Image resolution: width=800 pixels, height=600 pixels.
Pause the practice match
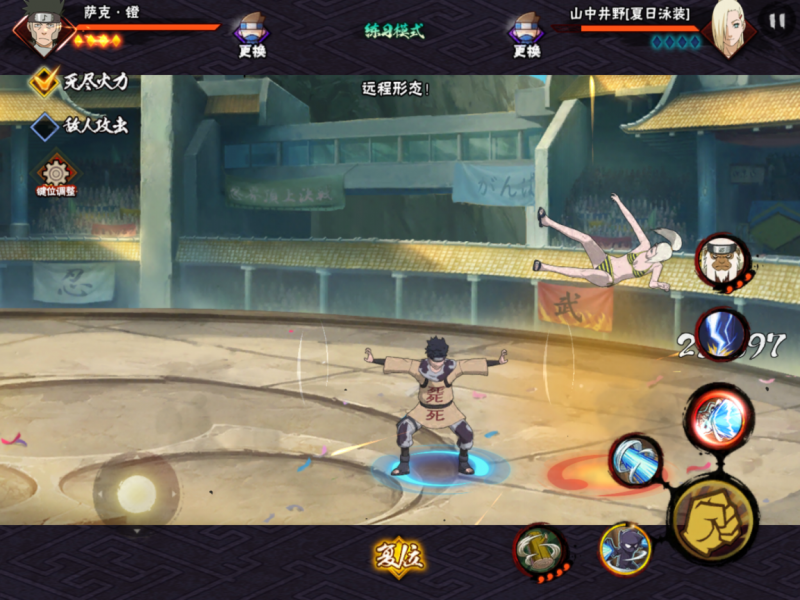pyautogui.click(x=776, y=21)
